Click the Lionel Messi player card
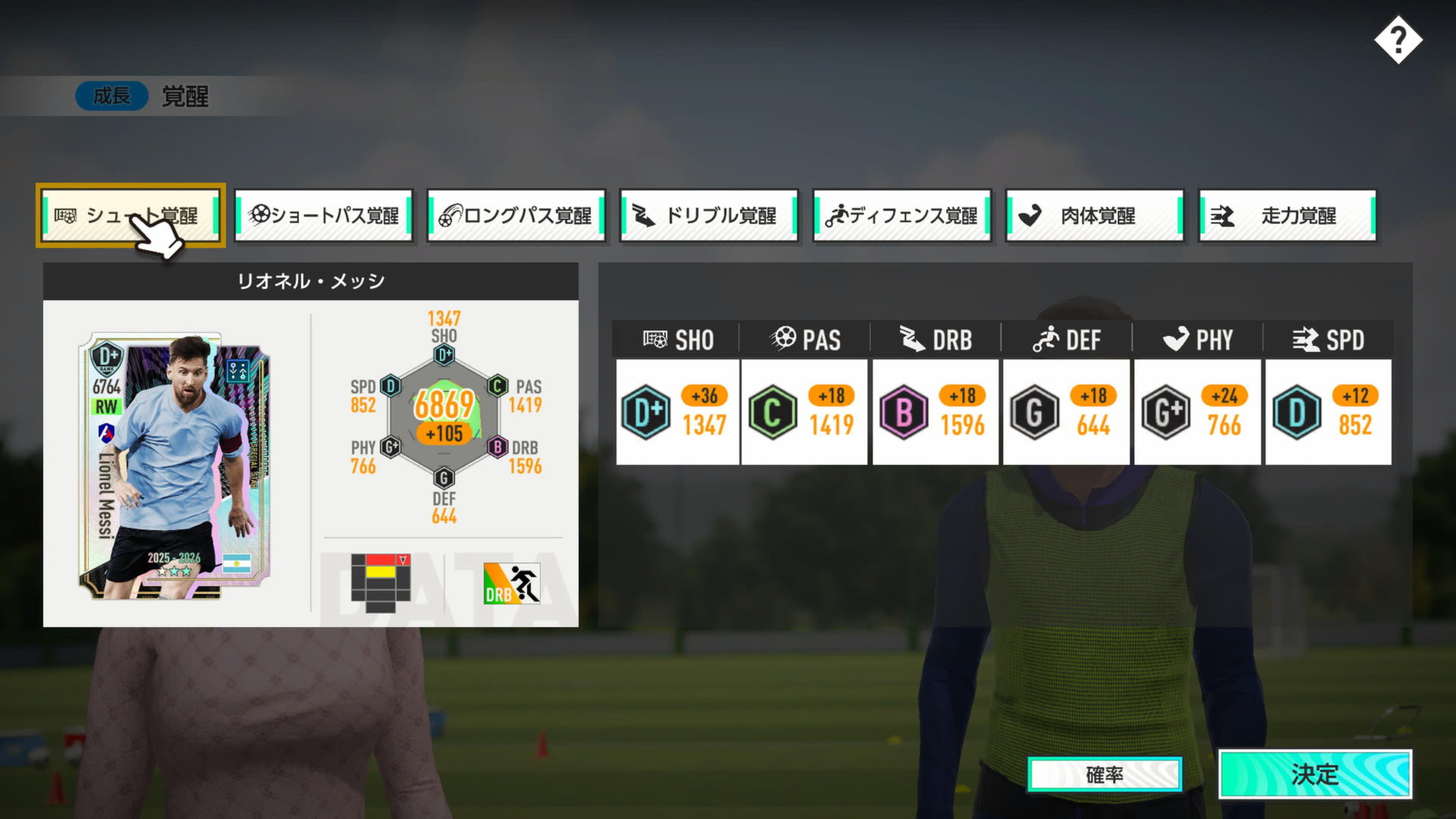This screenshot has height=819, width=1456. 174,466
